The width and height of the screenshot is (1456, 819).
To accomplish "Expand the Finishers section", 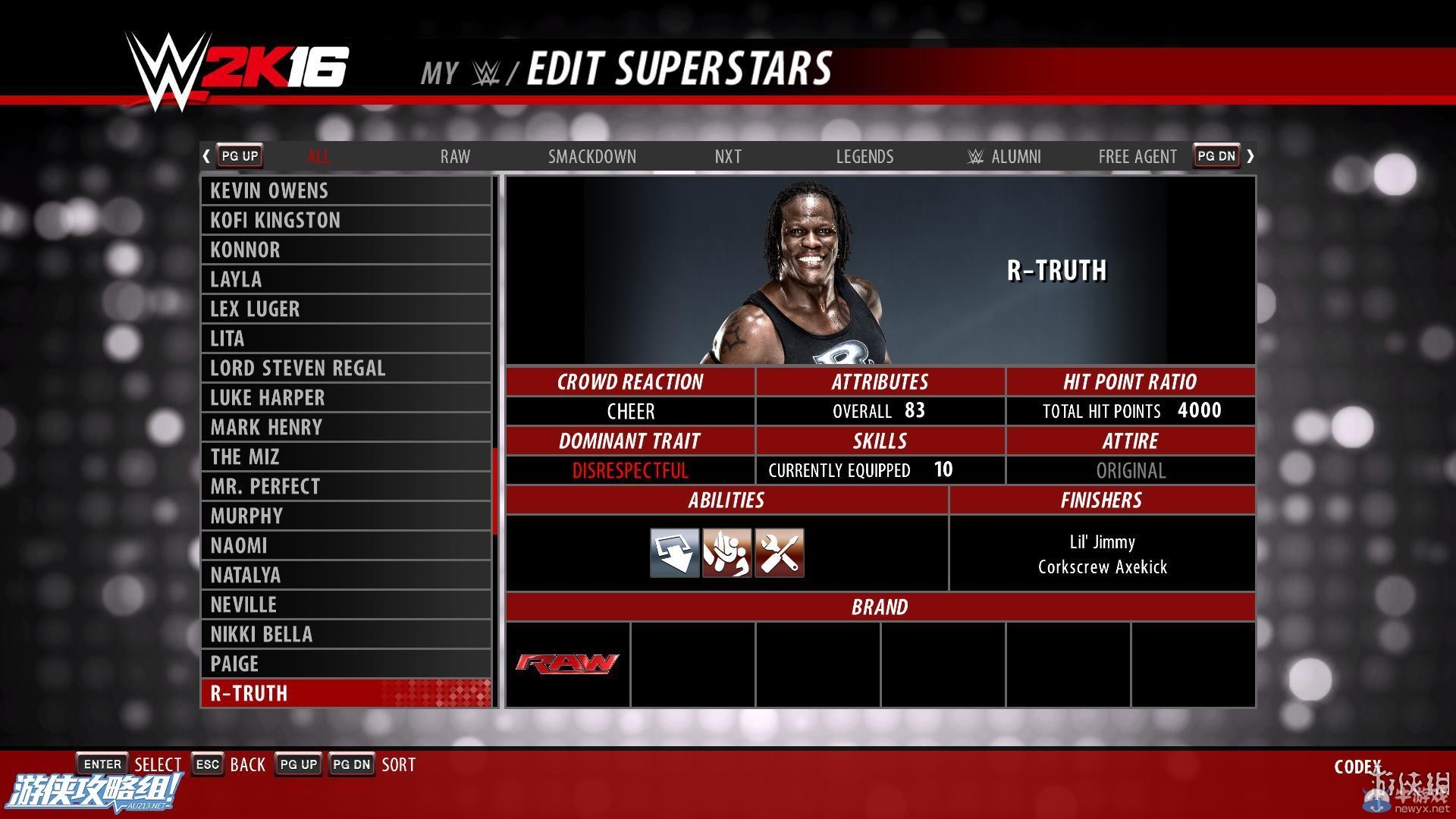I will (x=1103, y=500).
